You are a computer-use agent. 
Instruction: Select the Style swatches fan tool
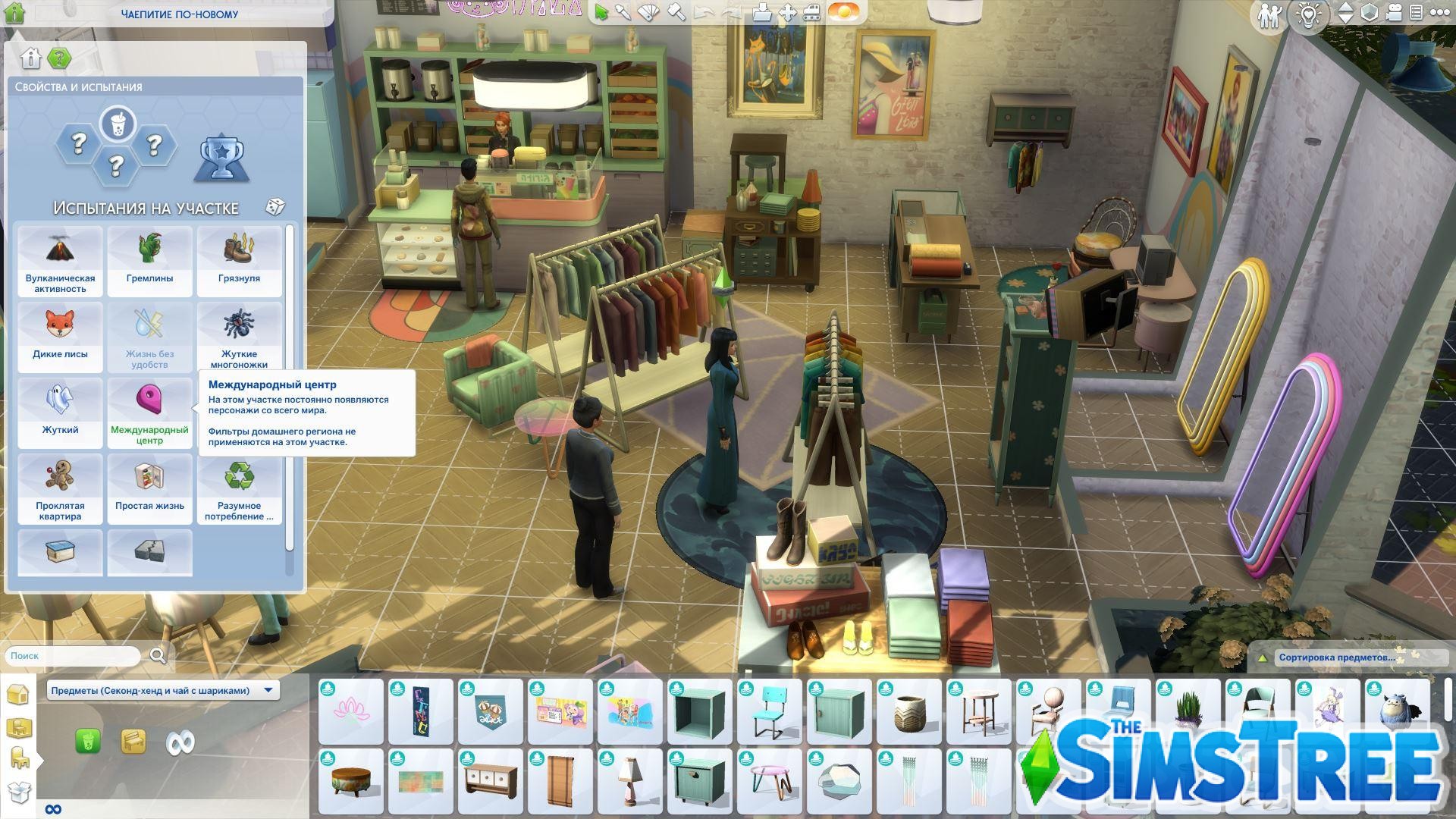click(x=648, y=13)
